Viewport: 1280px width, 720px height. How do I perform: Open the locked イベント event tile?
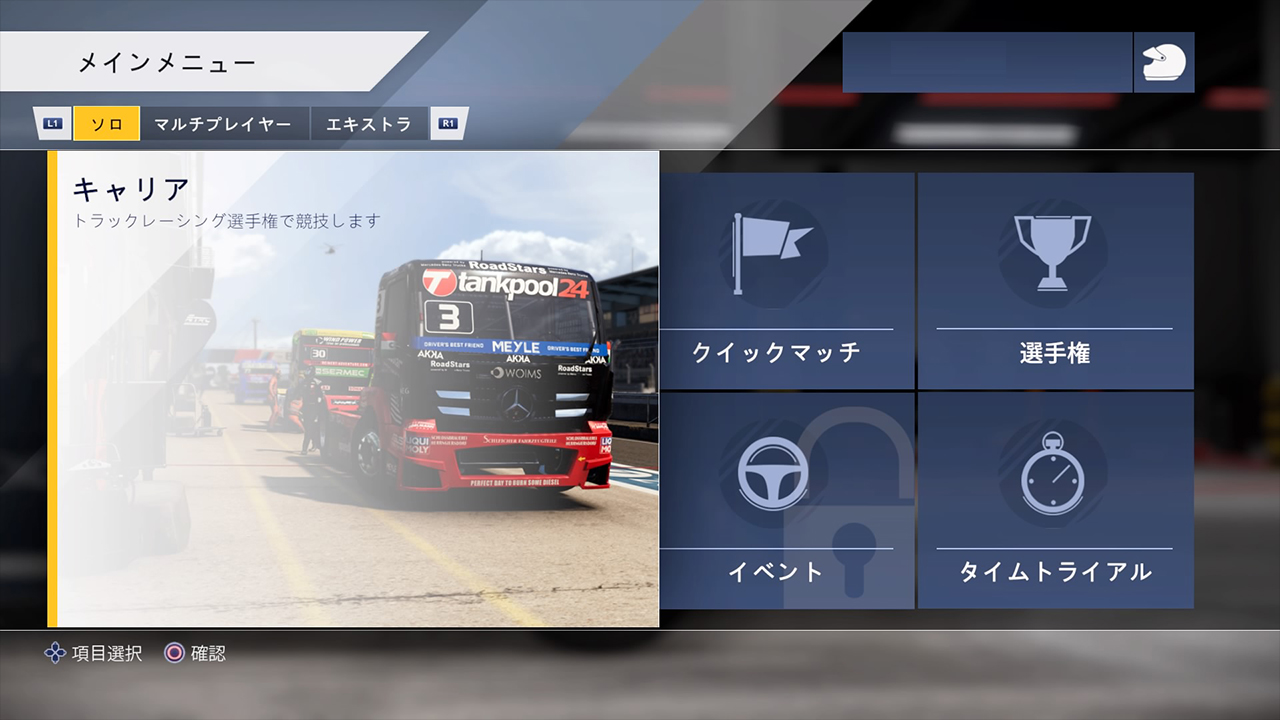(x=786, y=500)
